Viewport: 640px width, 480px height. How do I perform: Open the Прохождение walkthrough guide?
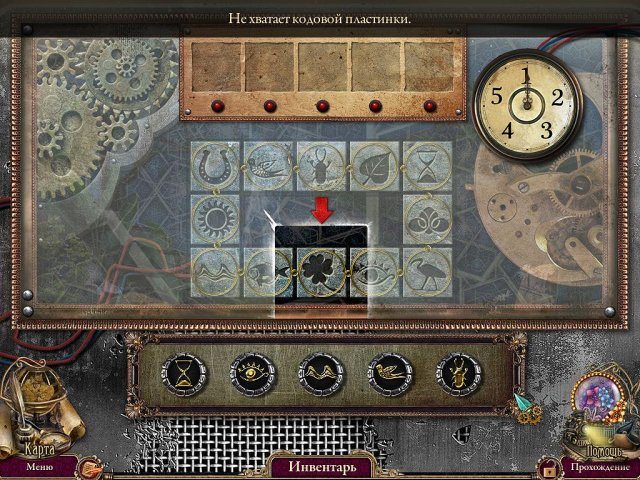click(x=599, y=466)
